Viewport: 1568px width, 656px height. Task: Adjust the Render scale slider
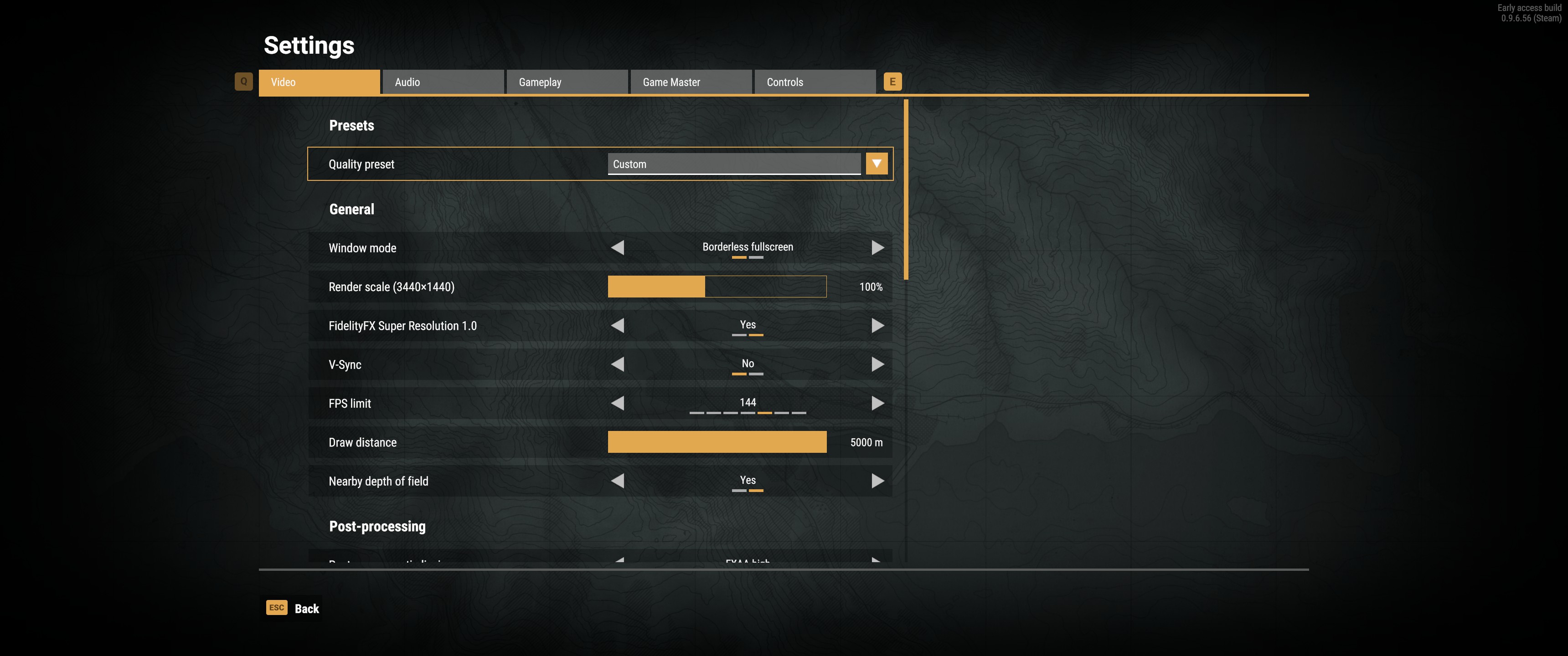tap(717, 287)
